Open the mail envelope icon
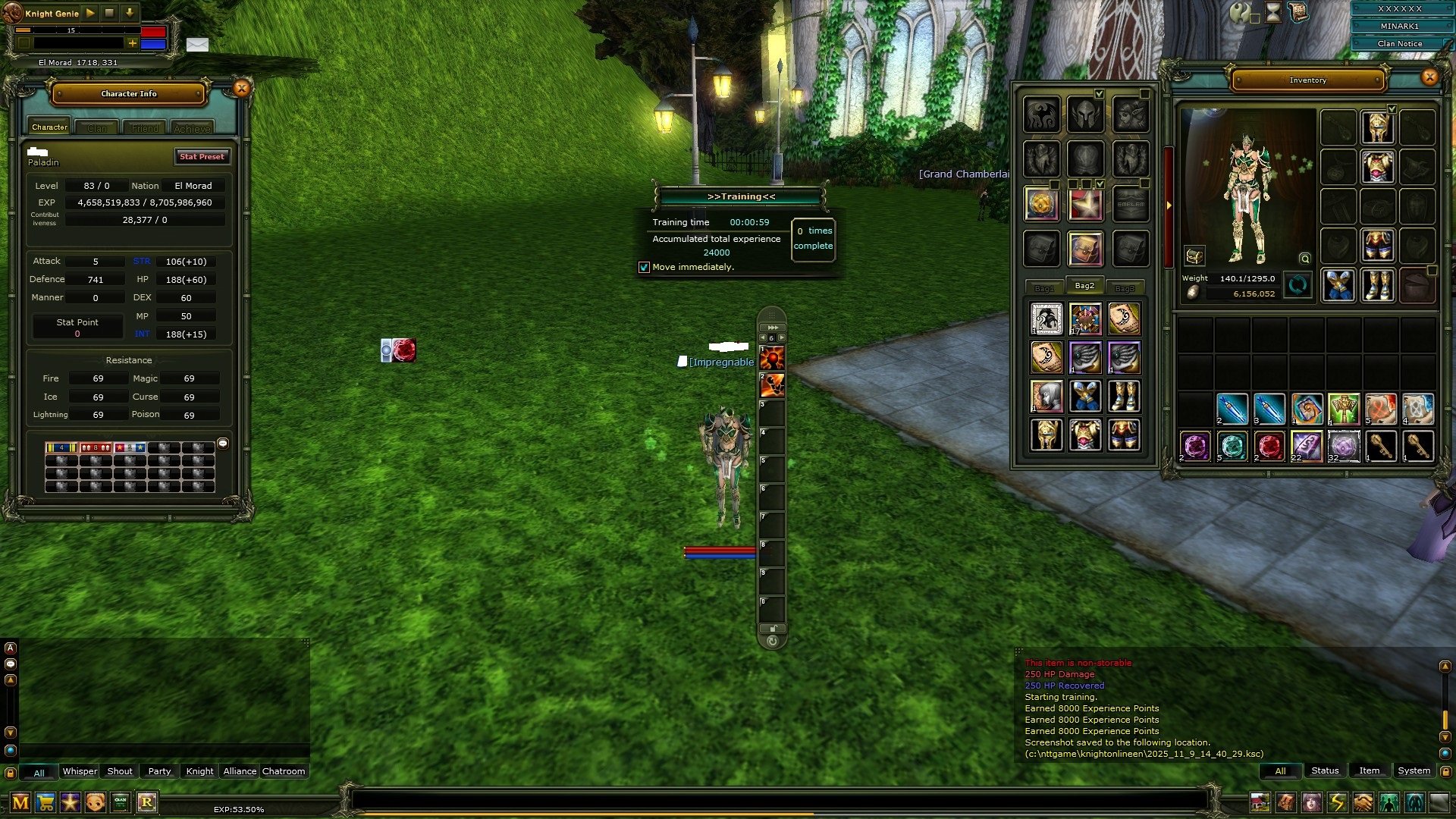This screenshot has height=819, width=1456. point(197,45)
